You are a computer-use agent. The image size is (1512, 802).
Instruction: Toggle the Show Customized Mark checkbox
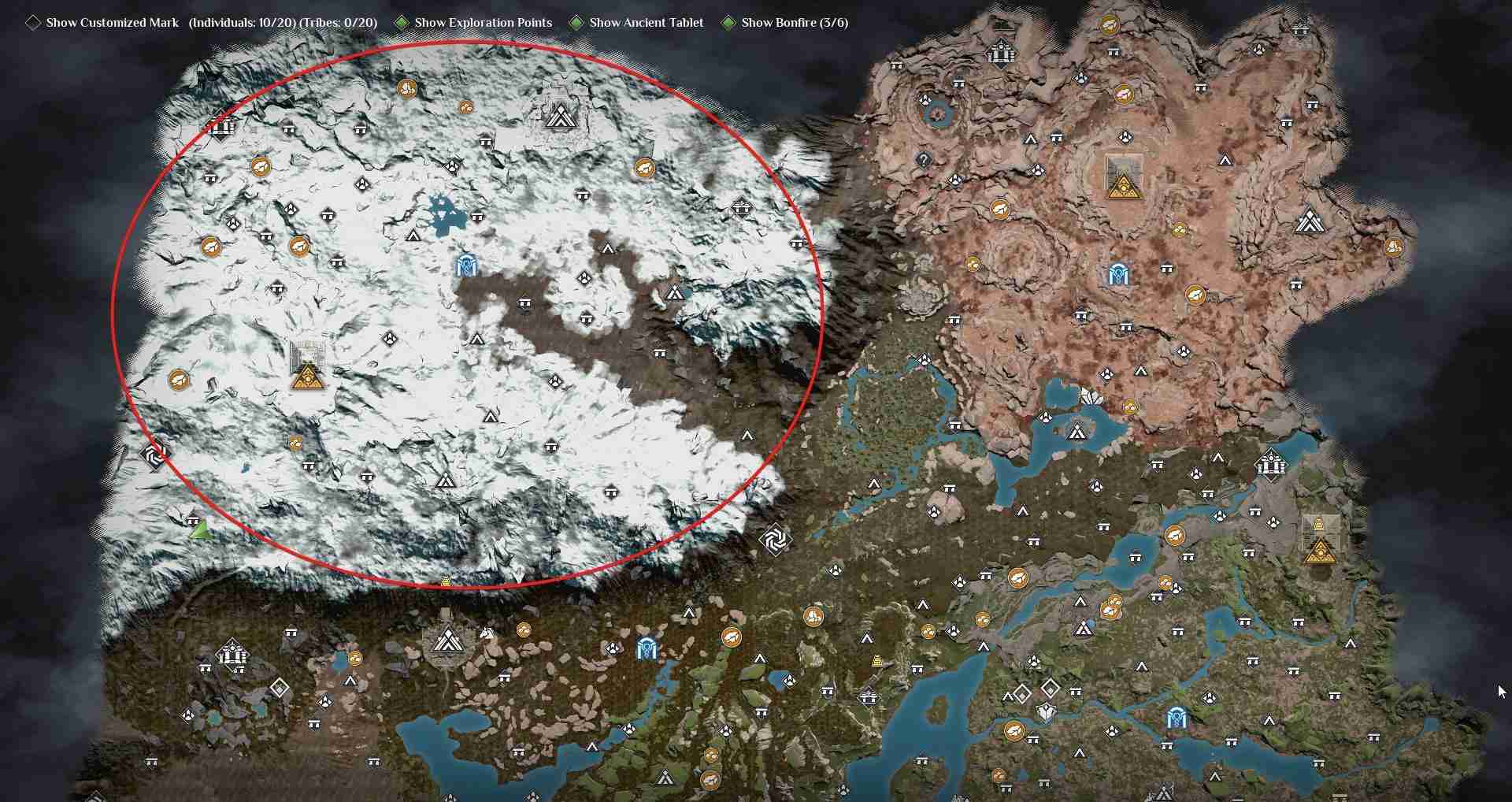pos(33,23)
